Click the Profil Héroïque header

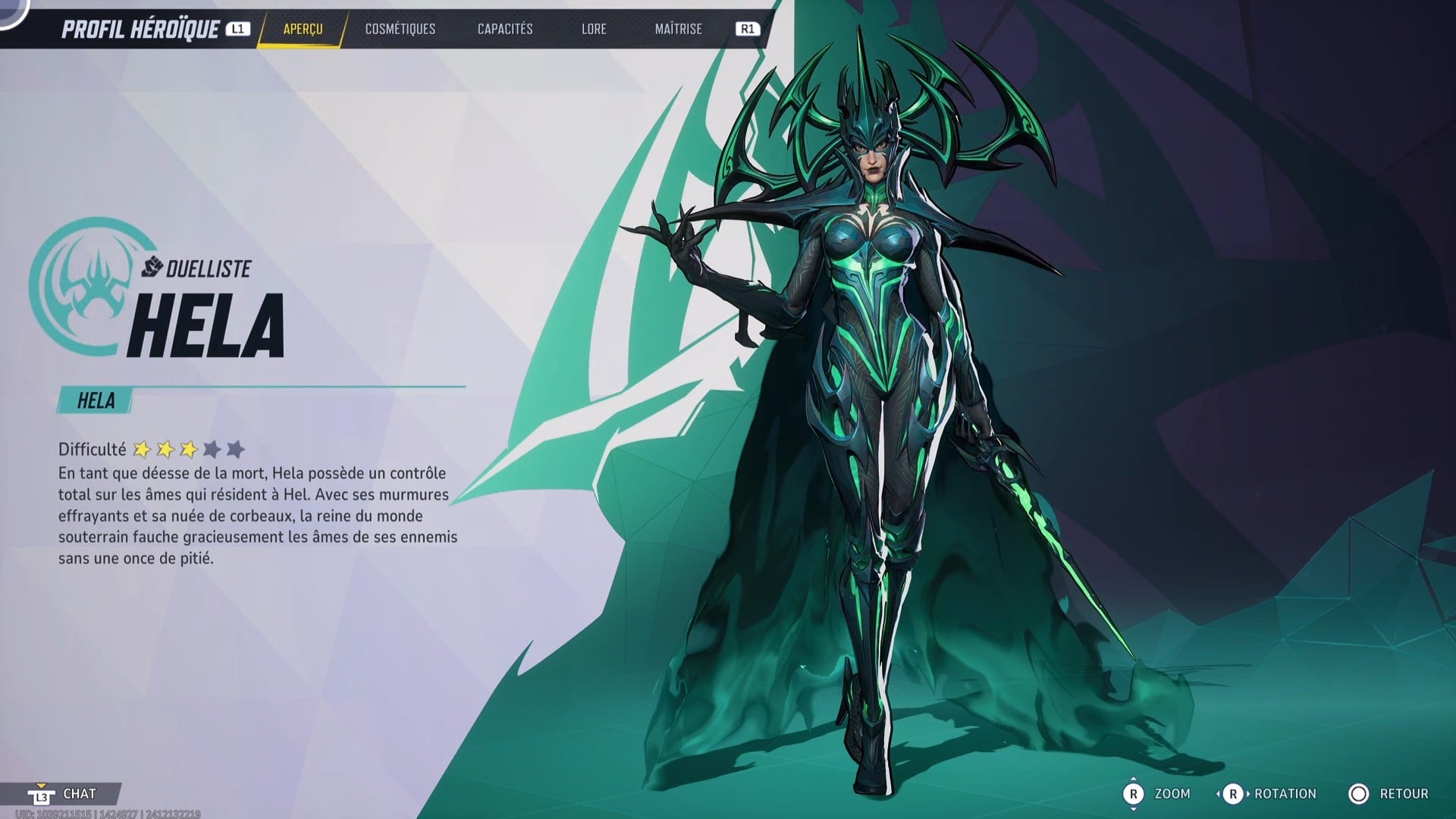[x=140, y=30]
